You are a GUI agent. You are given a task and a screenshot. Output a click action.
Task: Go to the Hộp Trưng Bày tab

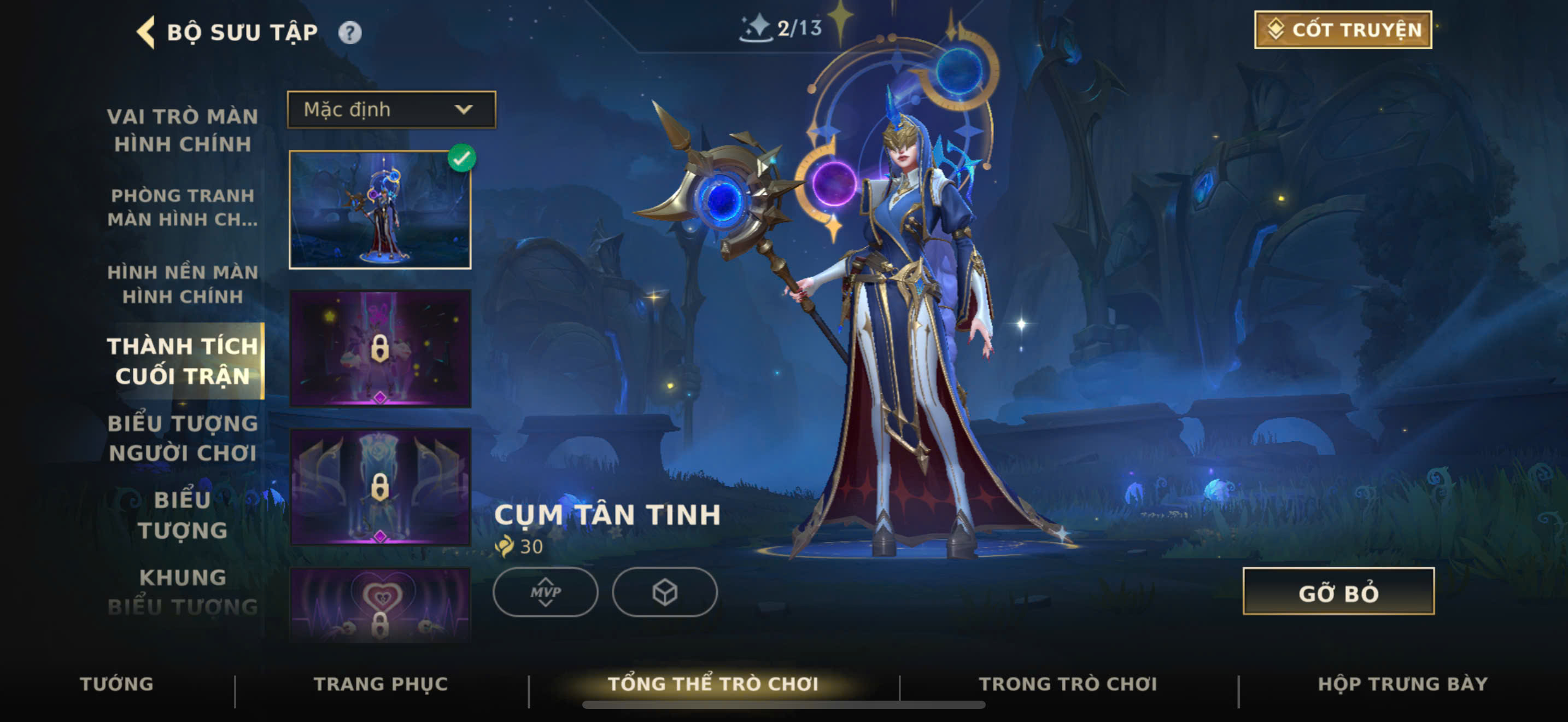(x=1402, y=684)
